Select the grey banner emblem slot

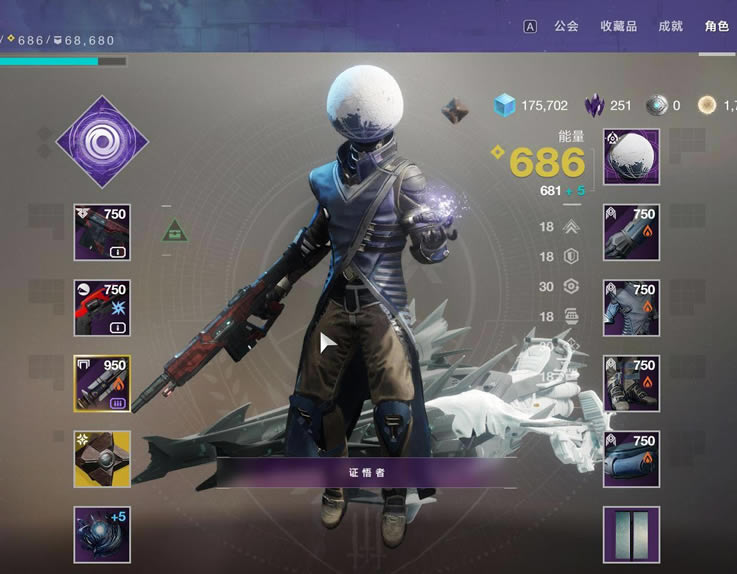coord(631,534)
